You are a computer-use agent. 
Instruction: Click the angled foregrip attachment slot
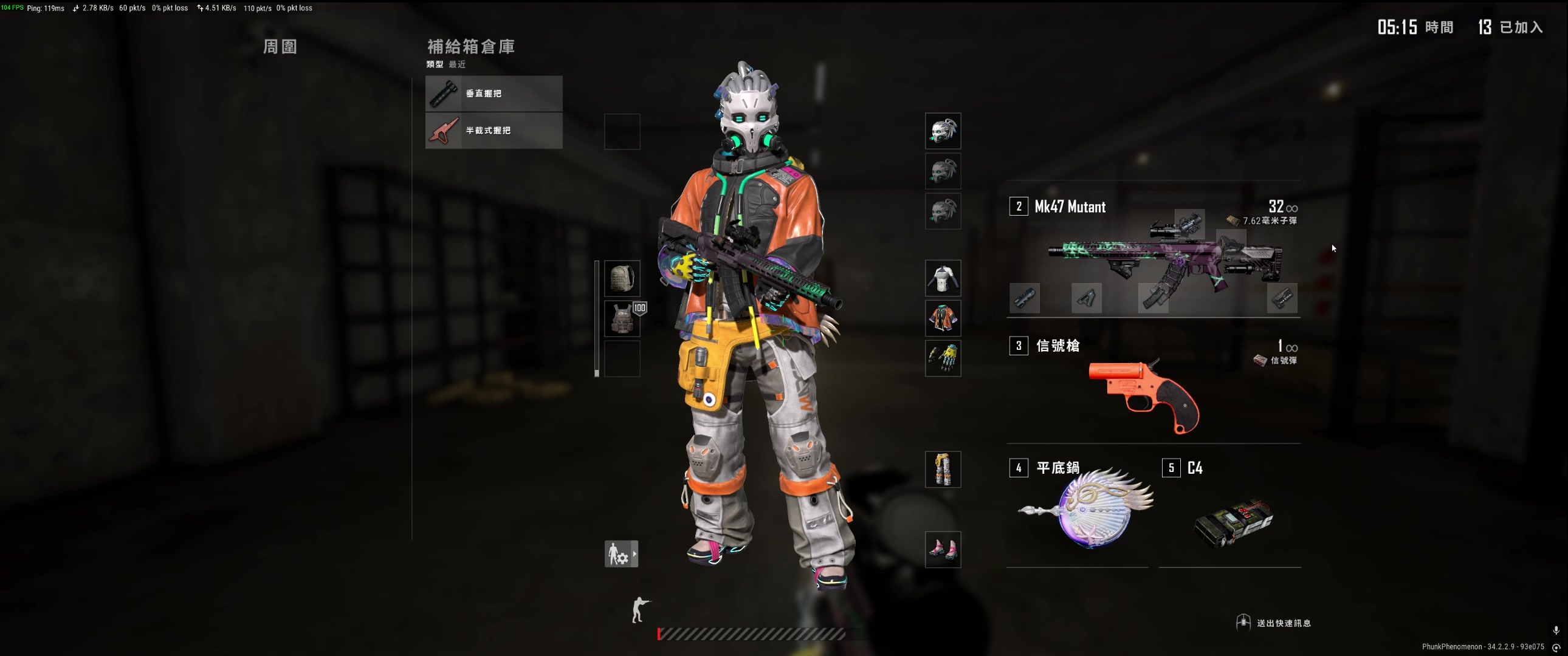pyautogui.click(x=1087, y=298)
